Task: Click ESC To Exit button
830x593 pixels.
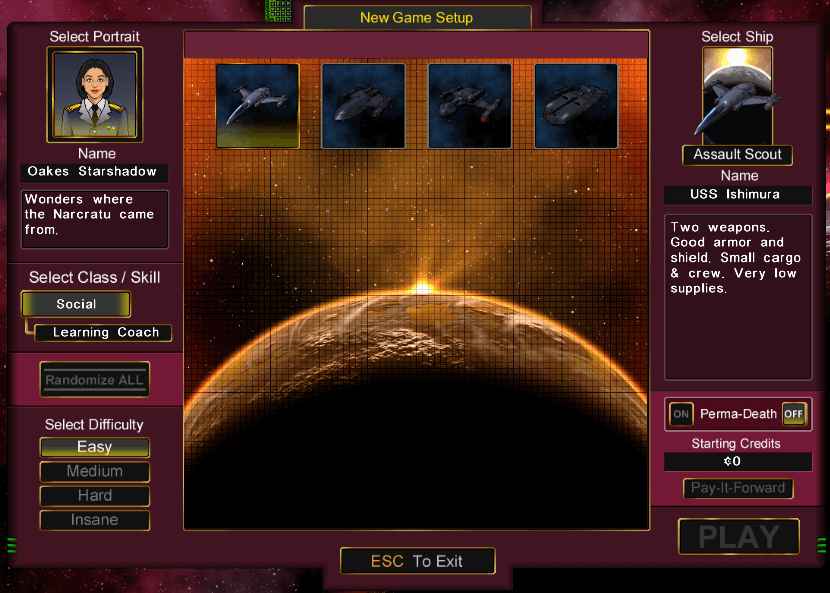Action: click(417, 561)
